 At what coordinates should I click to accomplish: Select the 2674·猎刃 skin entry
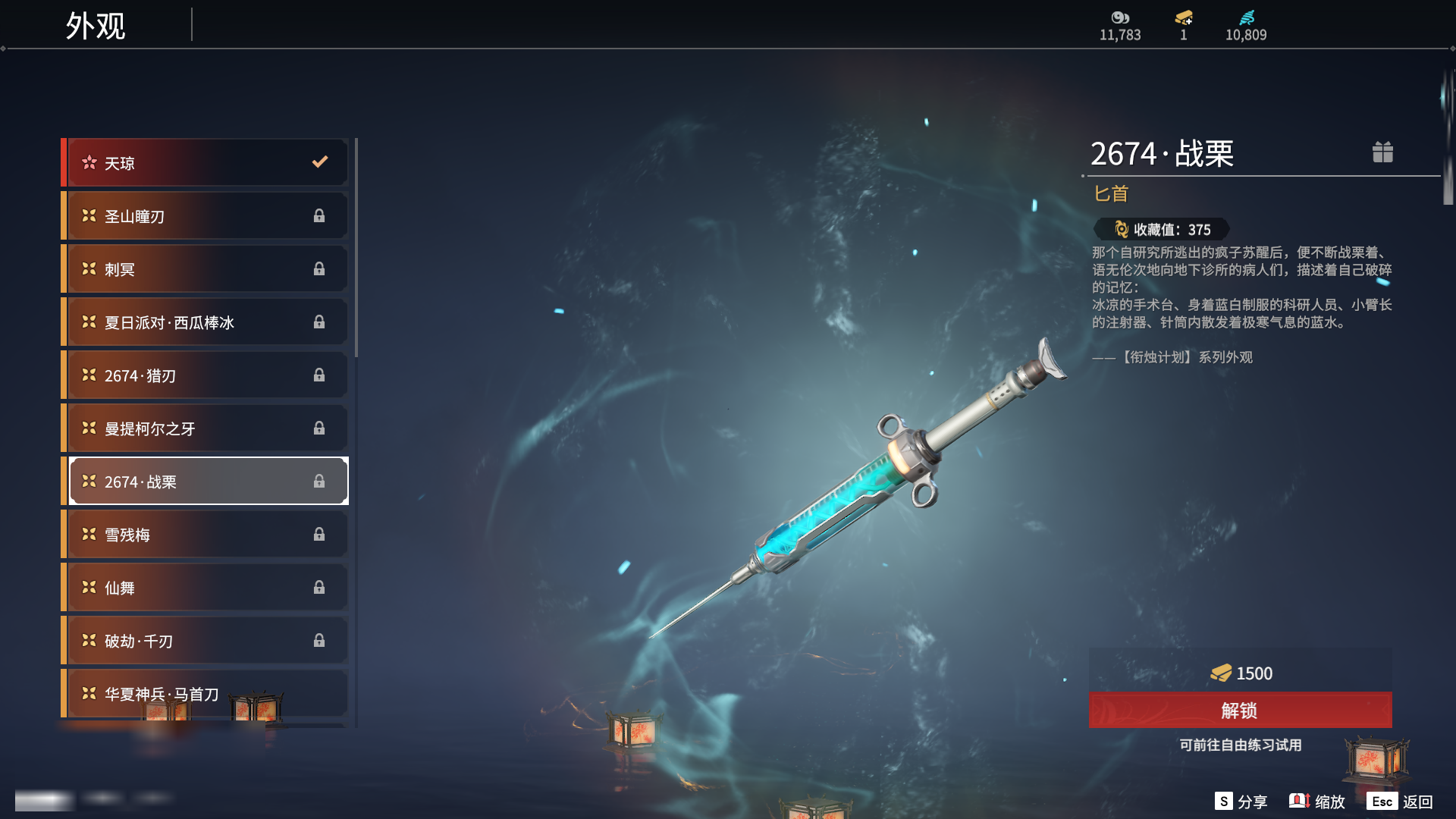[x=206, y=375]
